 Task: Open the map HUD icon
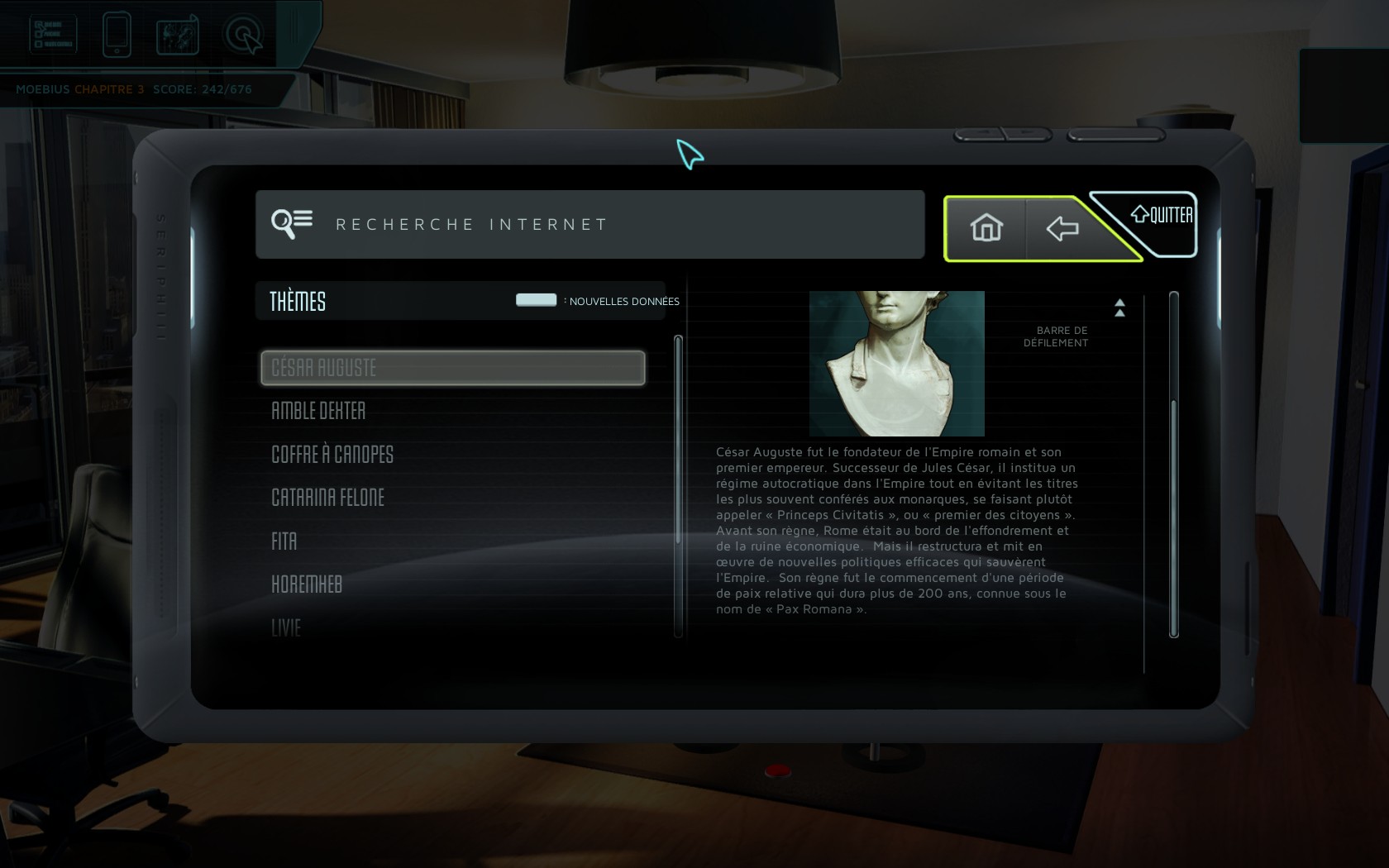[178, 36]
